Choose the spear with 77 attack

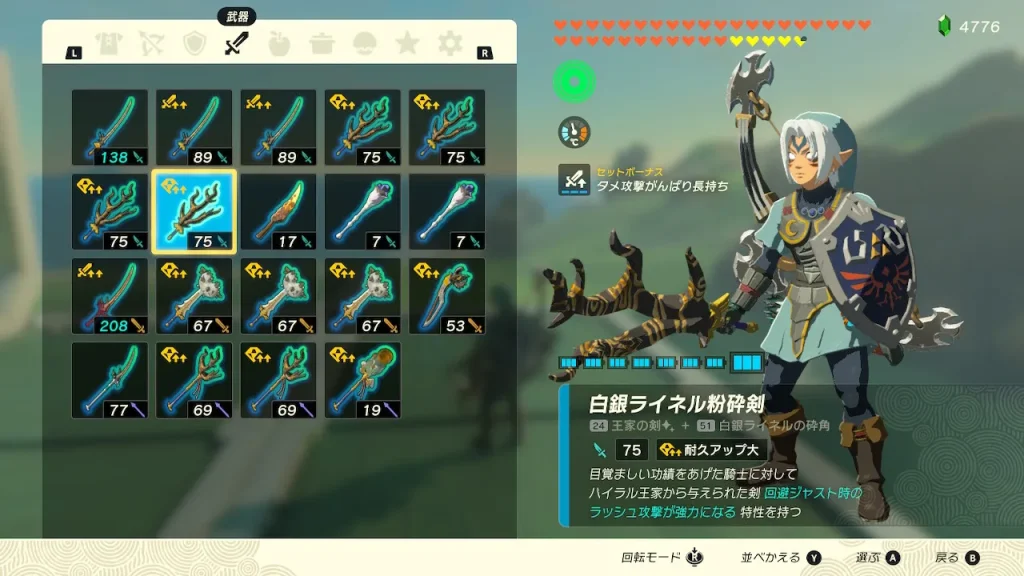click(109, 380)
